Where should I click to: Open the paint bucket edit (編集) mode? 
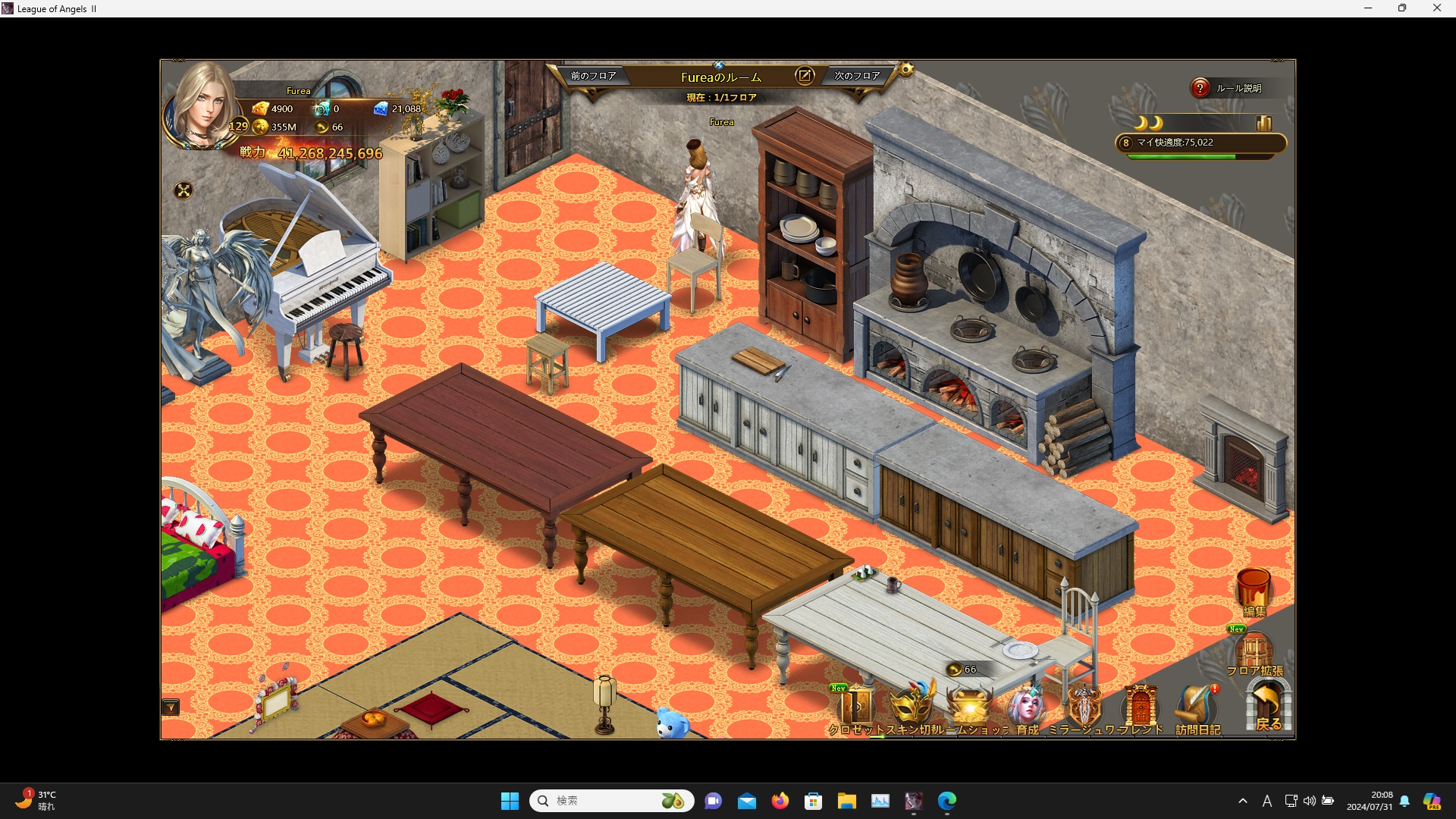click(x=1254, y=591)
